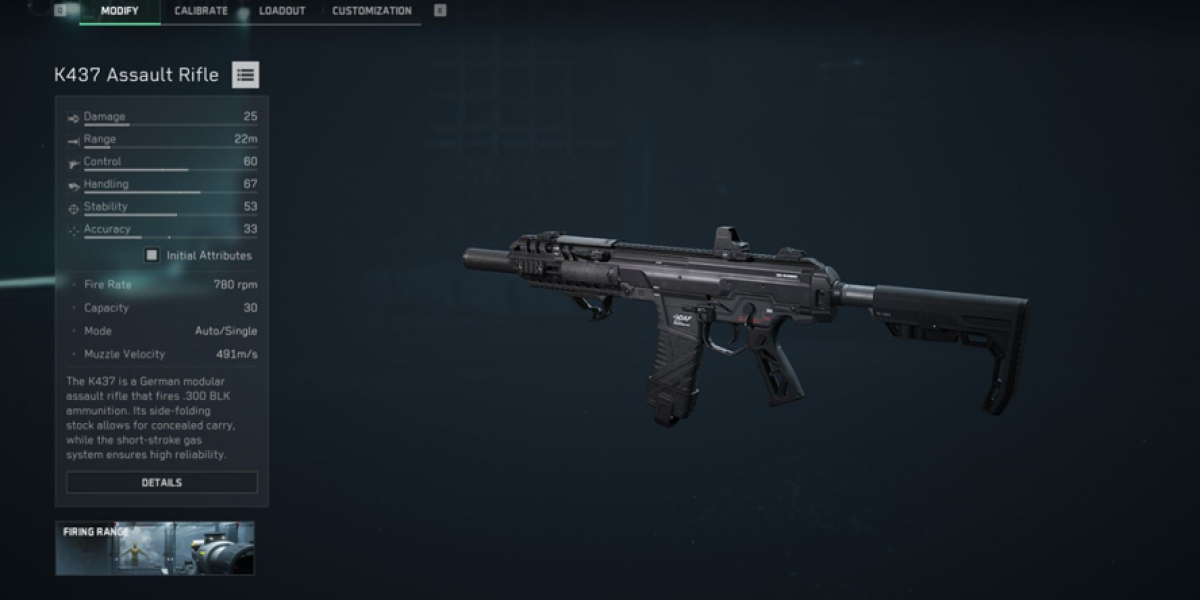Select the Loadout tab
This screenshot has height=600, width=1200.
(x=282, y=11)
